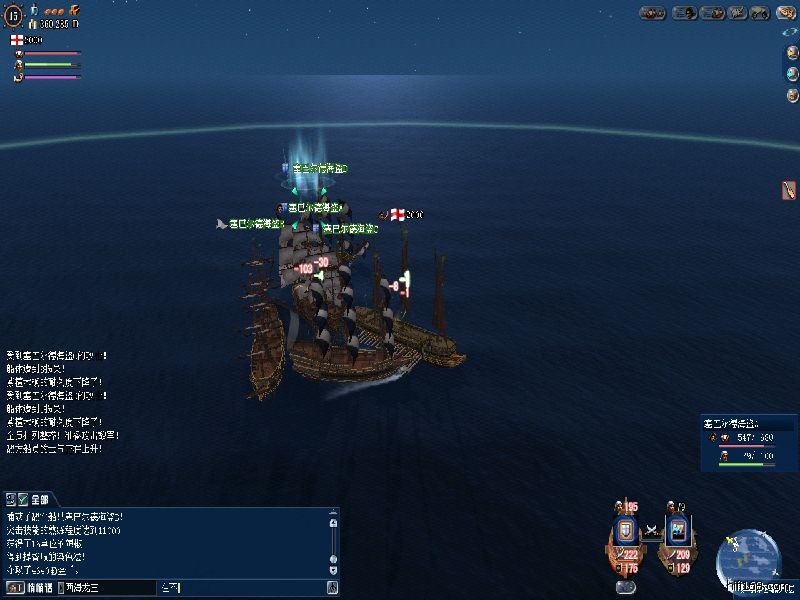
Task: Click the ship icon menu button
Action: [713, 13]
